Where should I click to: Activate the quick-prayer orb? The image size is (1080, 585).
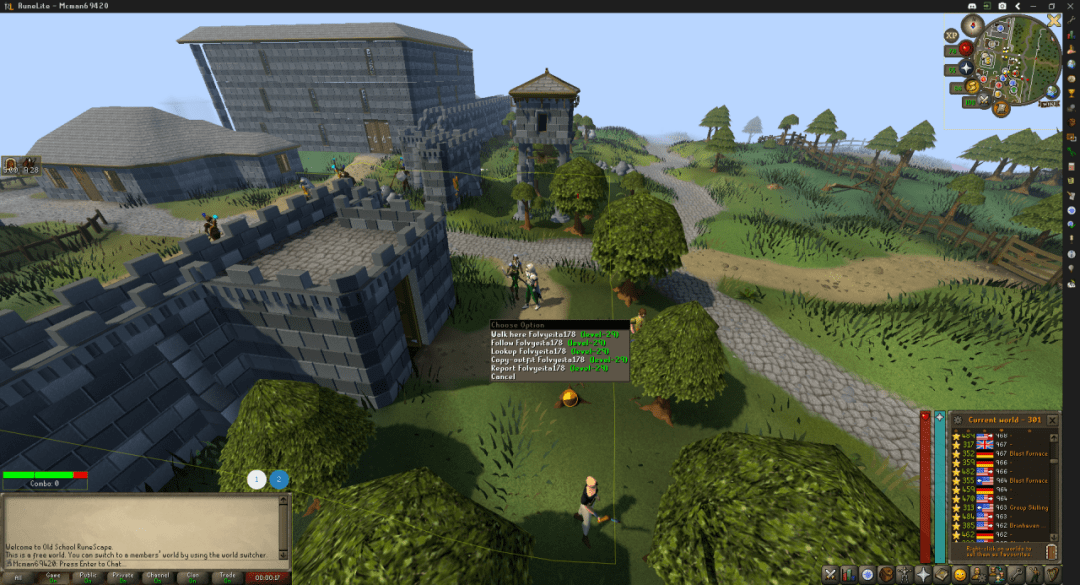[966, 68]
